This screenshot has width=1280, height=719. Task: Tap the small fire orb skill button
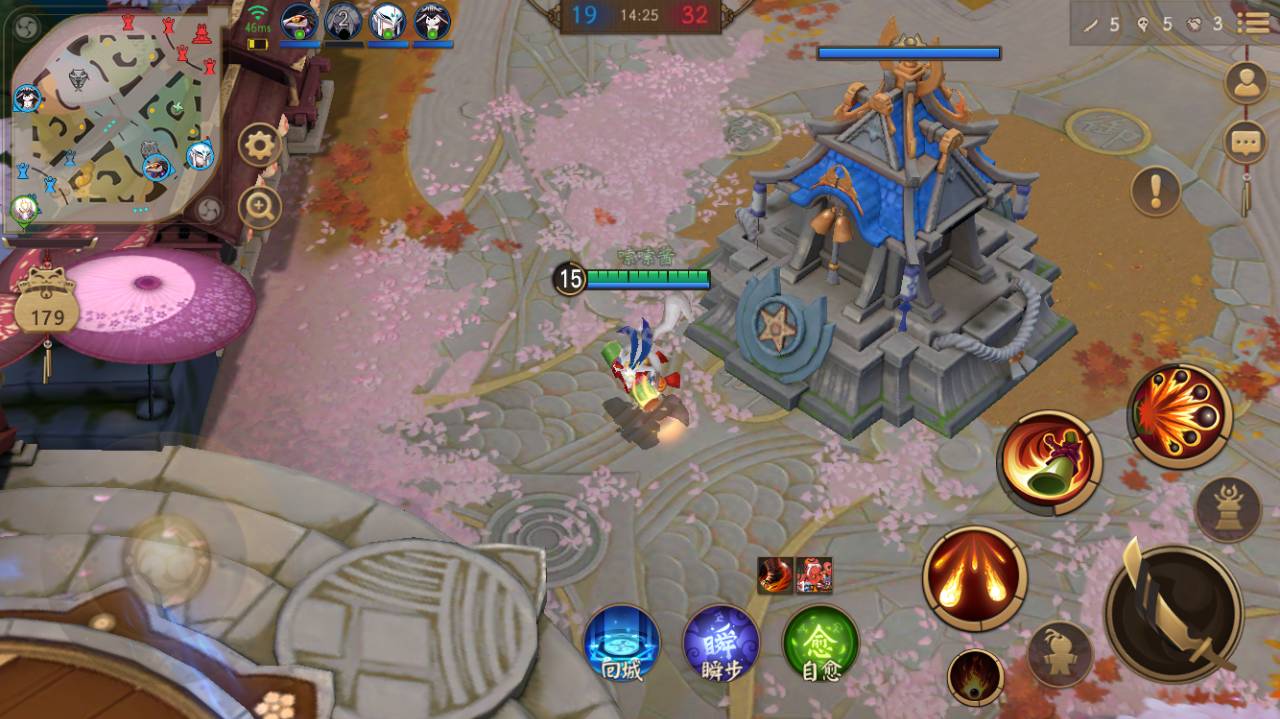tap(975, 676)
